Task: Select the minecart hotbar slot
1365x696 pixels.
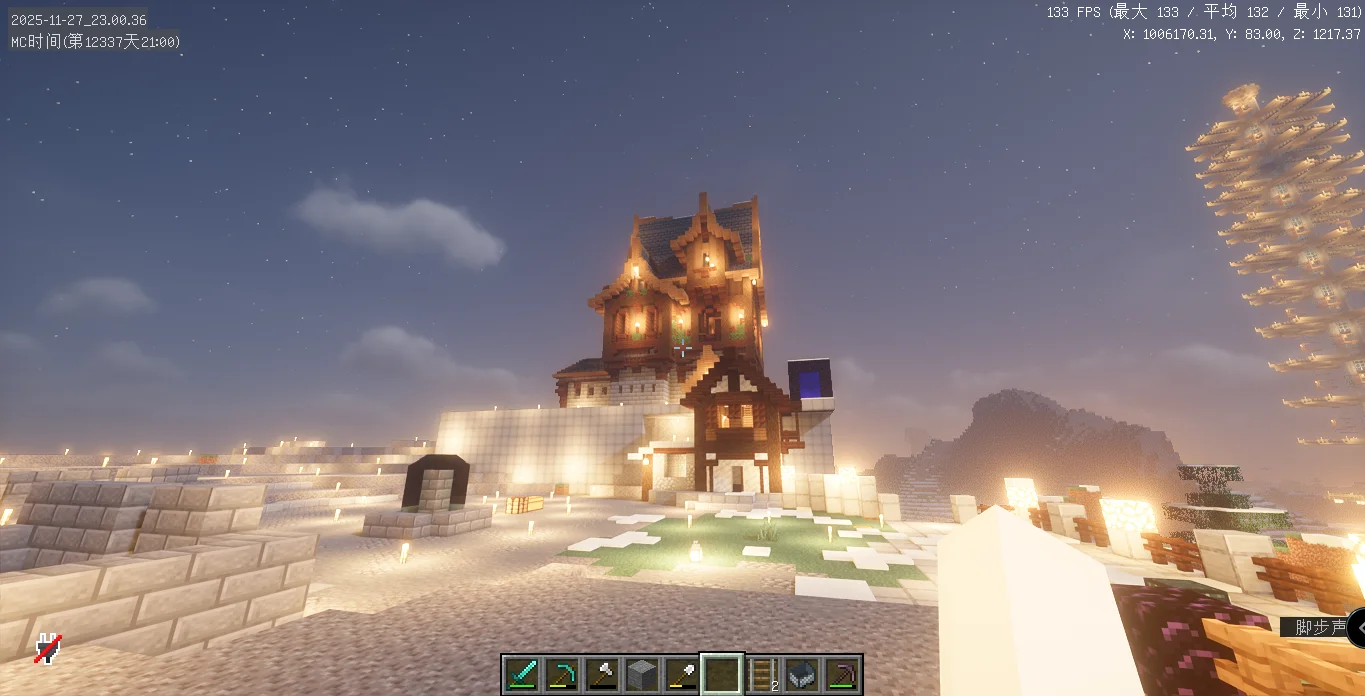Action: tap(802, 674)
